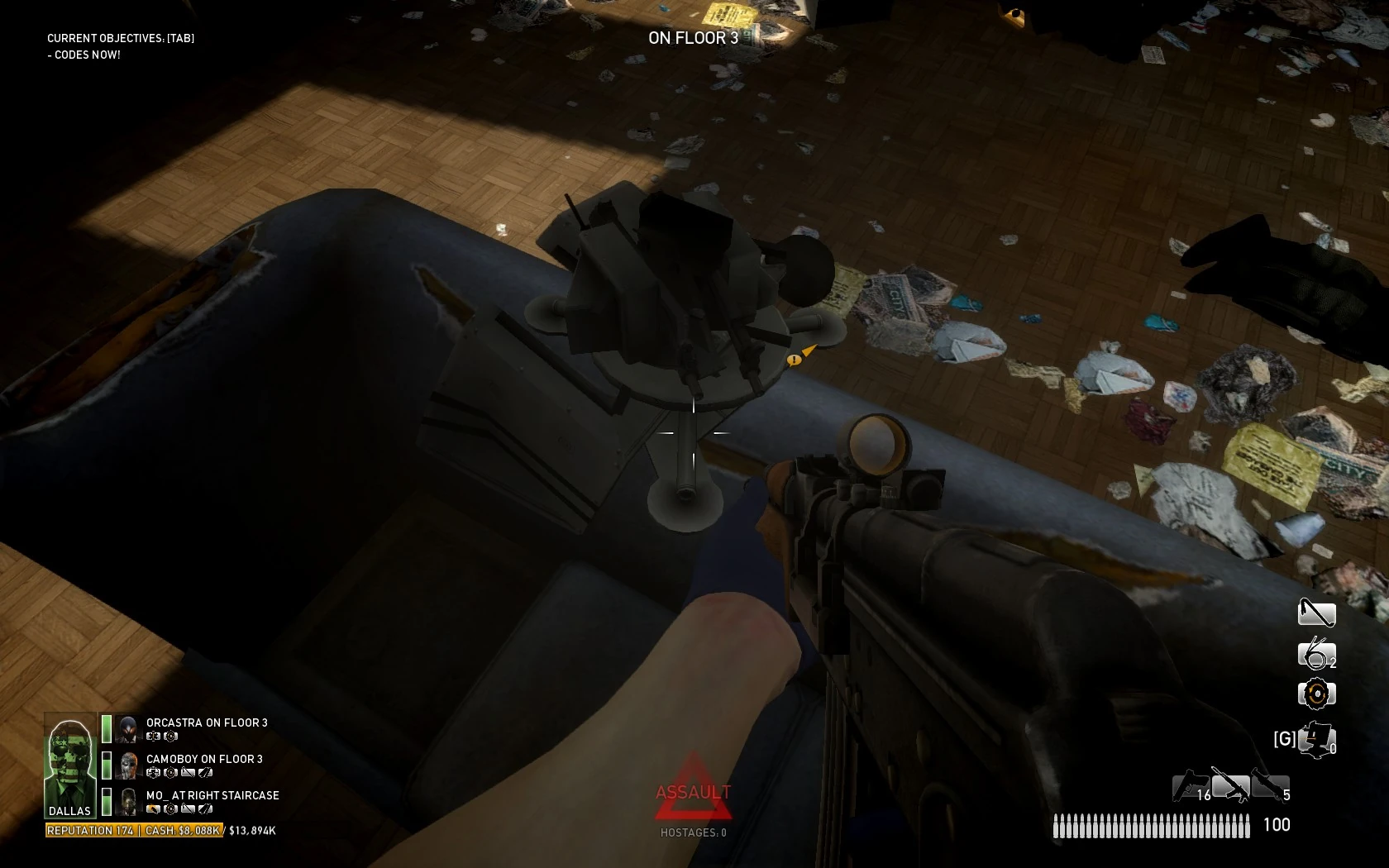1389x868 pixels.
Task: Select the assault rifle weapon slot
Action: pyautogui.click(x=1229, y=785)
